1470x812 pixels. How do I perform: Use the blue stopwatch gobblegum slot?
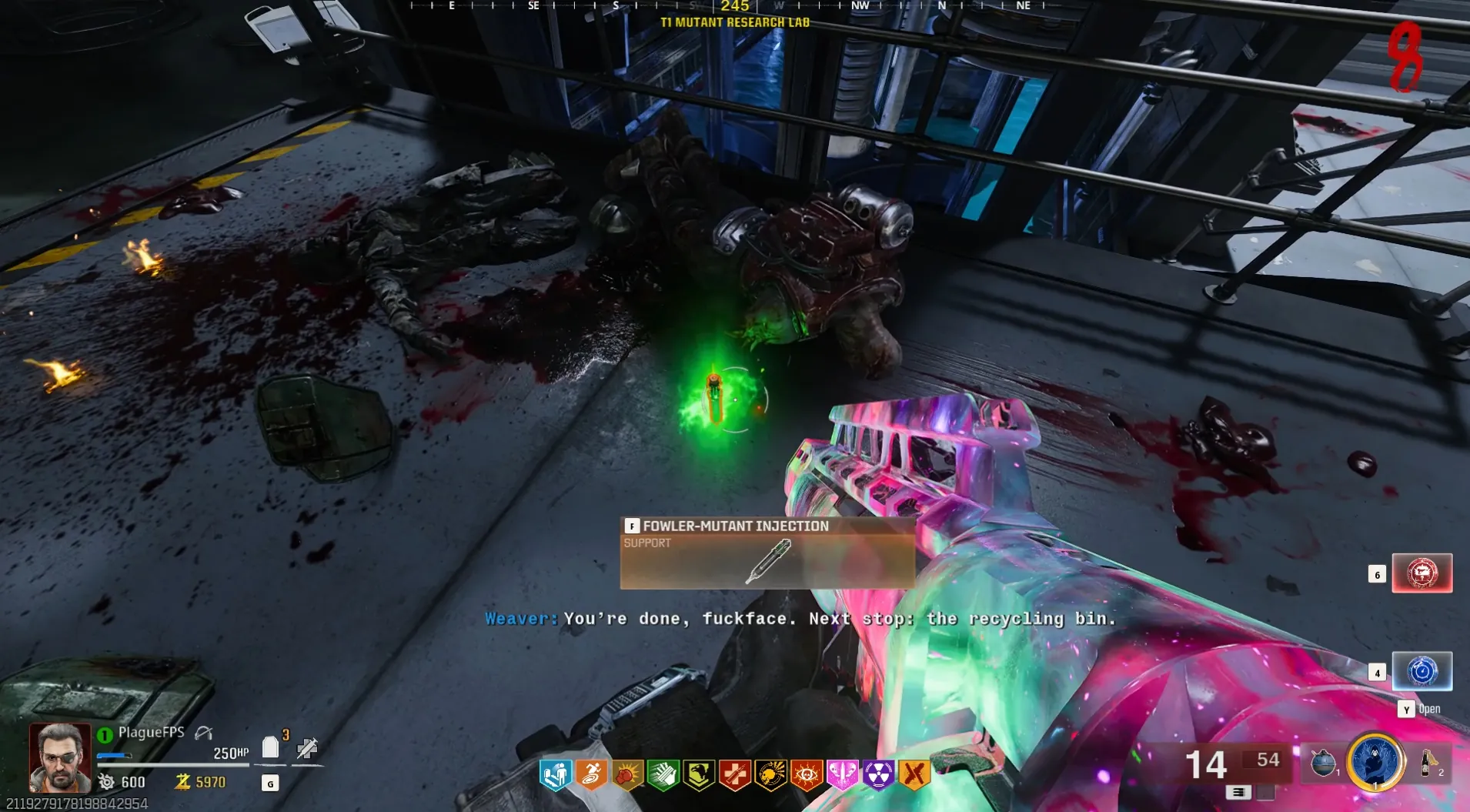(x=1422, y=671)
